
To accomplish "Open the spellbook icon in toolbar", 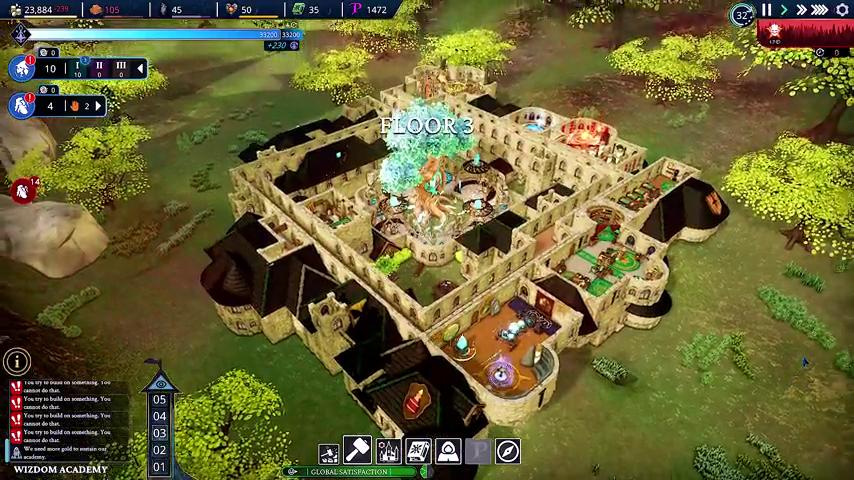I will click(418, 452).
